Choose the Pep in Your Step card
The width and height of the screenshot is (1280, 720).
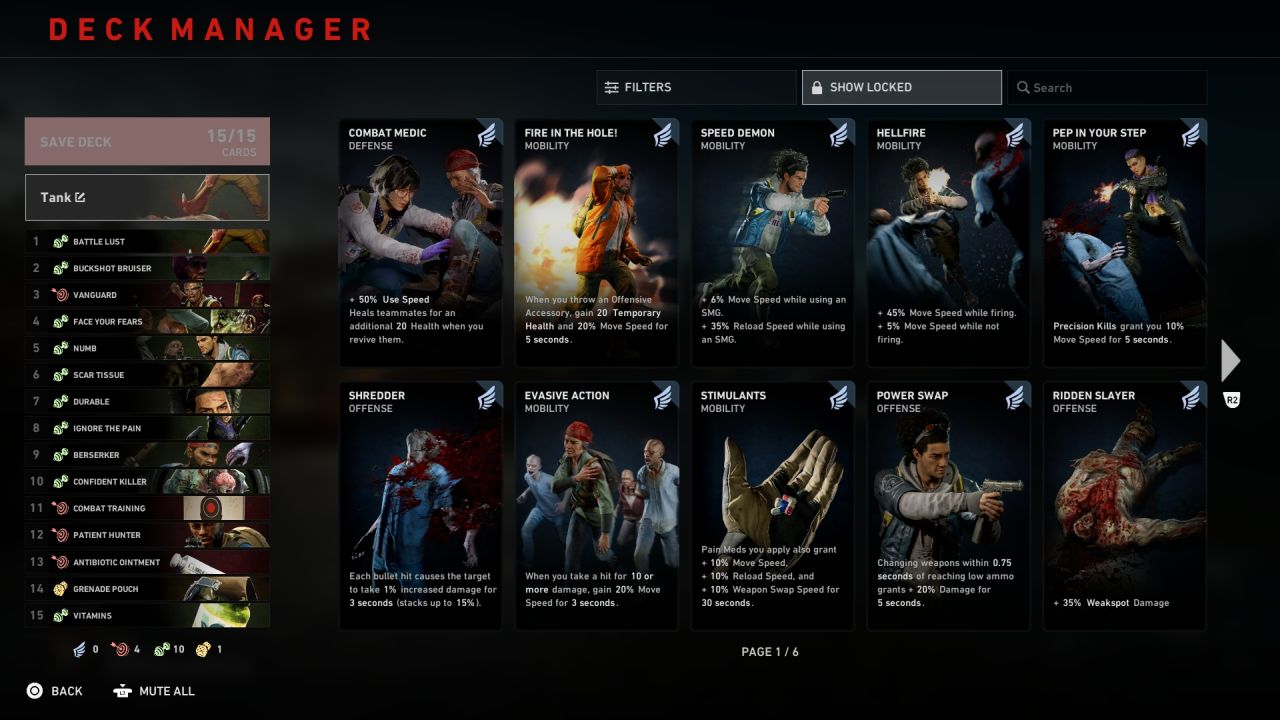[x=1125, y=243]
